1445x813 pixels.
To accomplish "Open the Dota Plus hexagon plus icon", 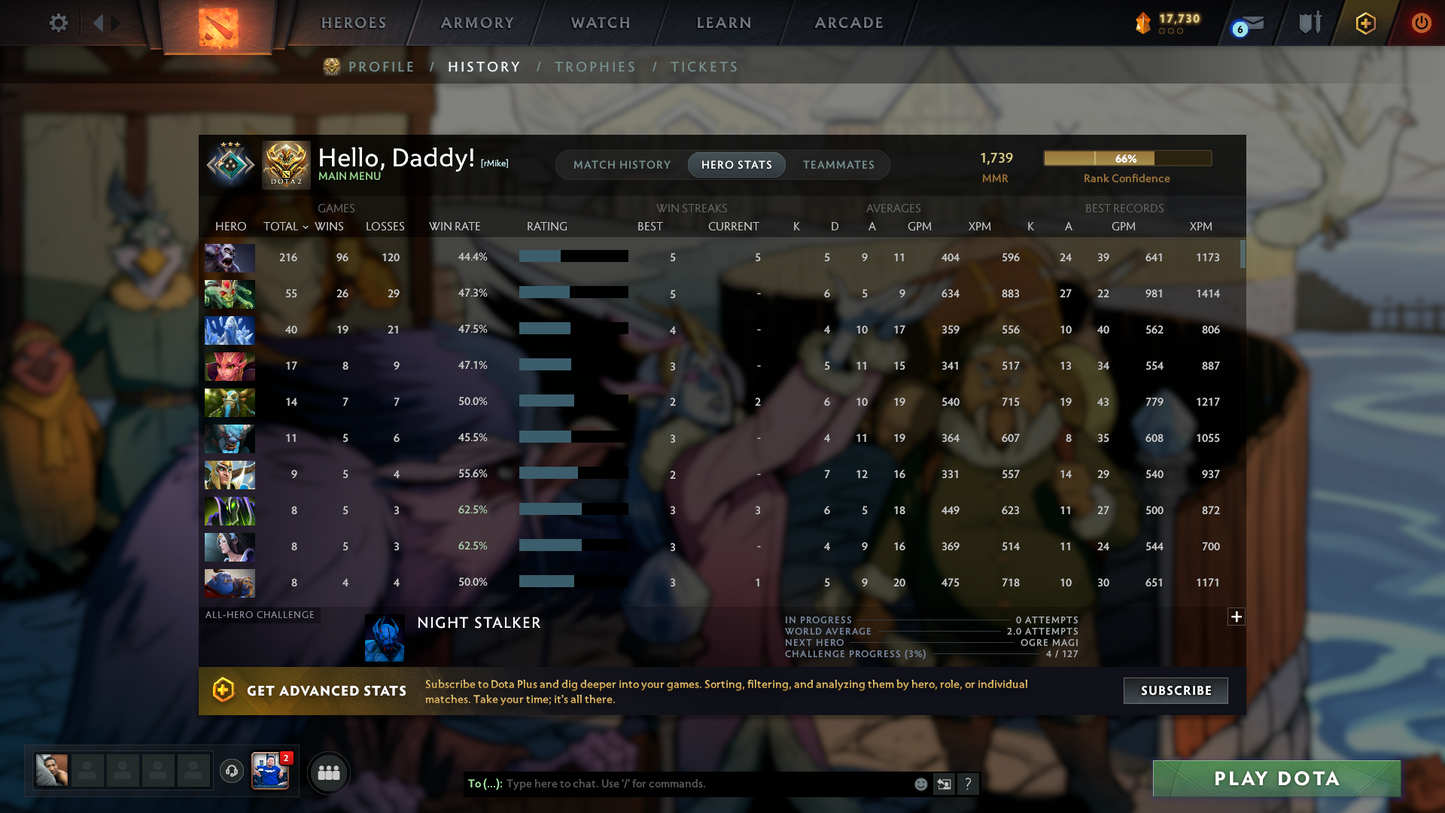I will [x=1366, y=22].
